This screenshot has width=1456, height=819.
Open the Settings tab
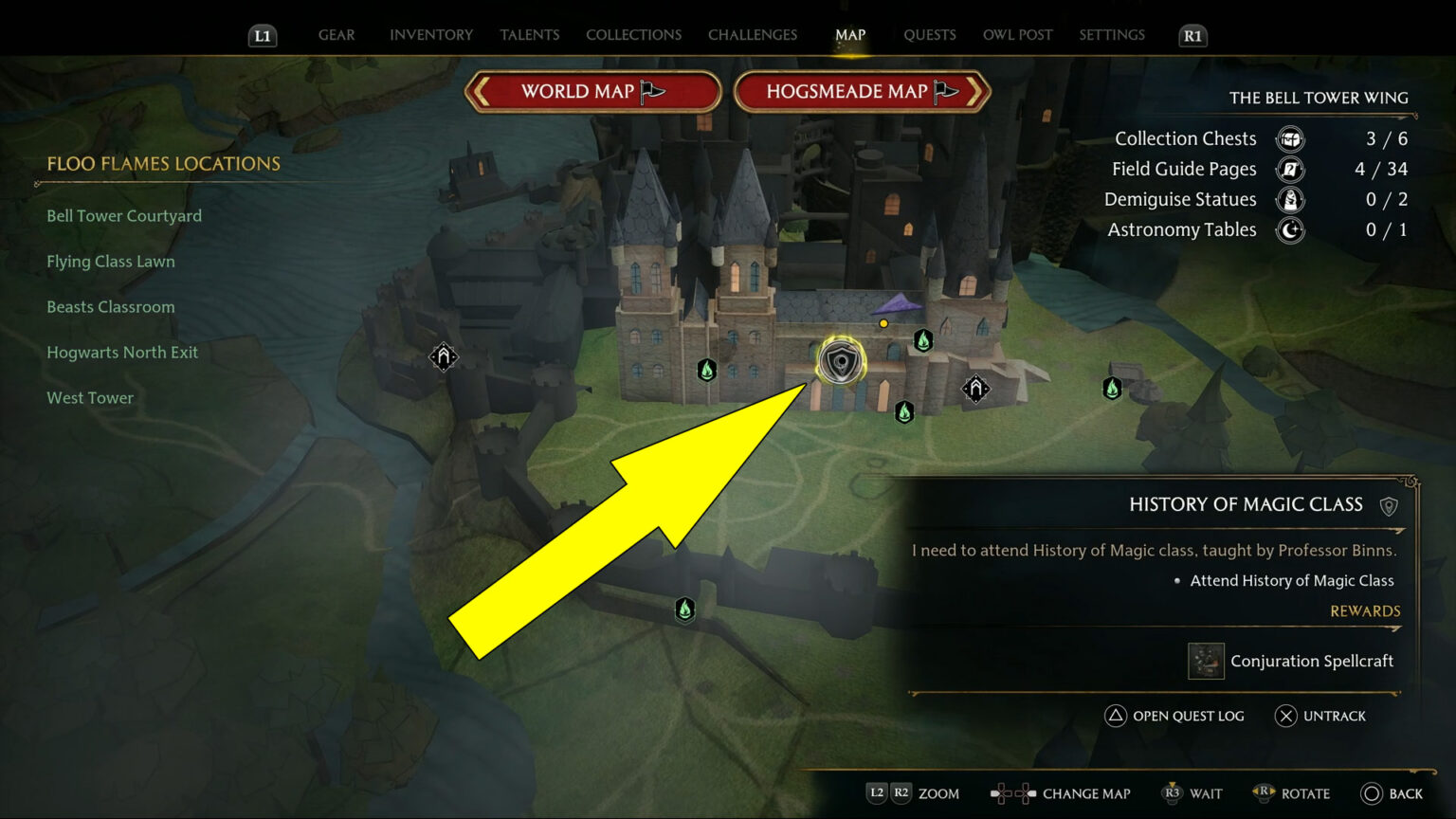pyautogui.click(x=1112, y=35)
